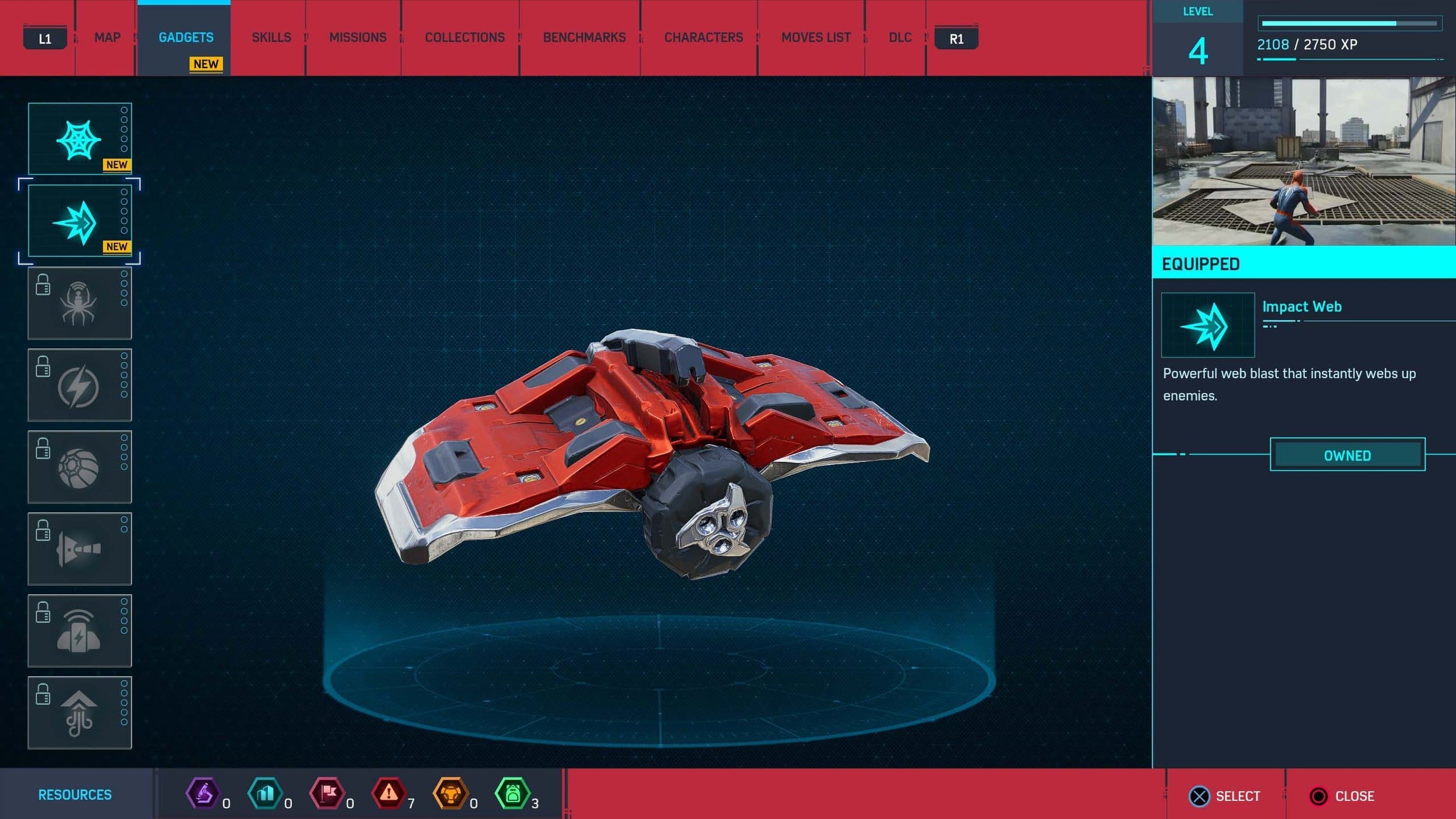
Task: Choose the Impact Web gadget slot
Action: (x=80, y=221)
